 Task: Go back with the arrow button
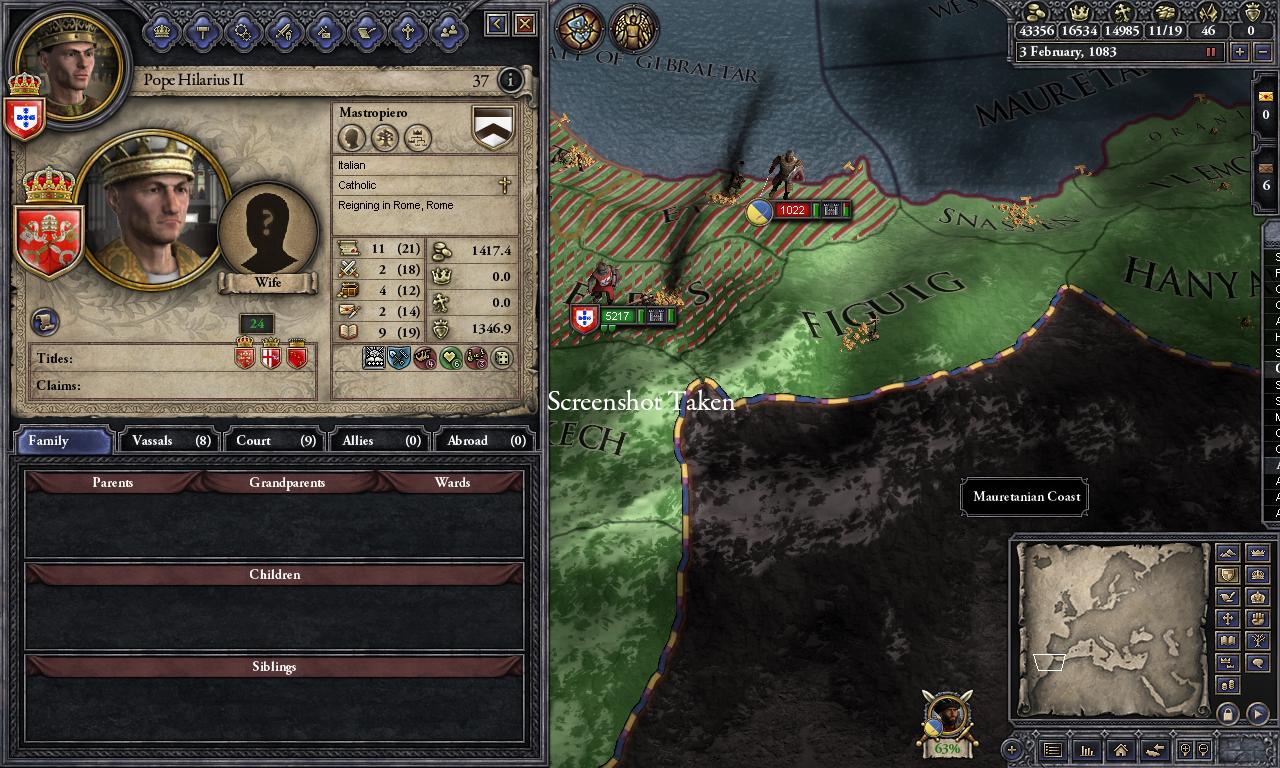(x=497, y=24)
